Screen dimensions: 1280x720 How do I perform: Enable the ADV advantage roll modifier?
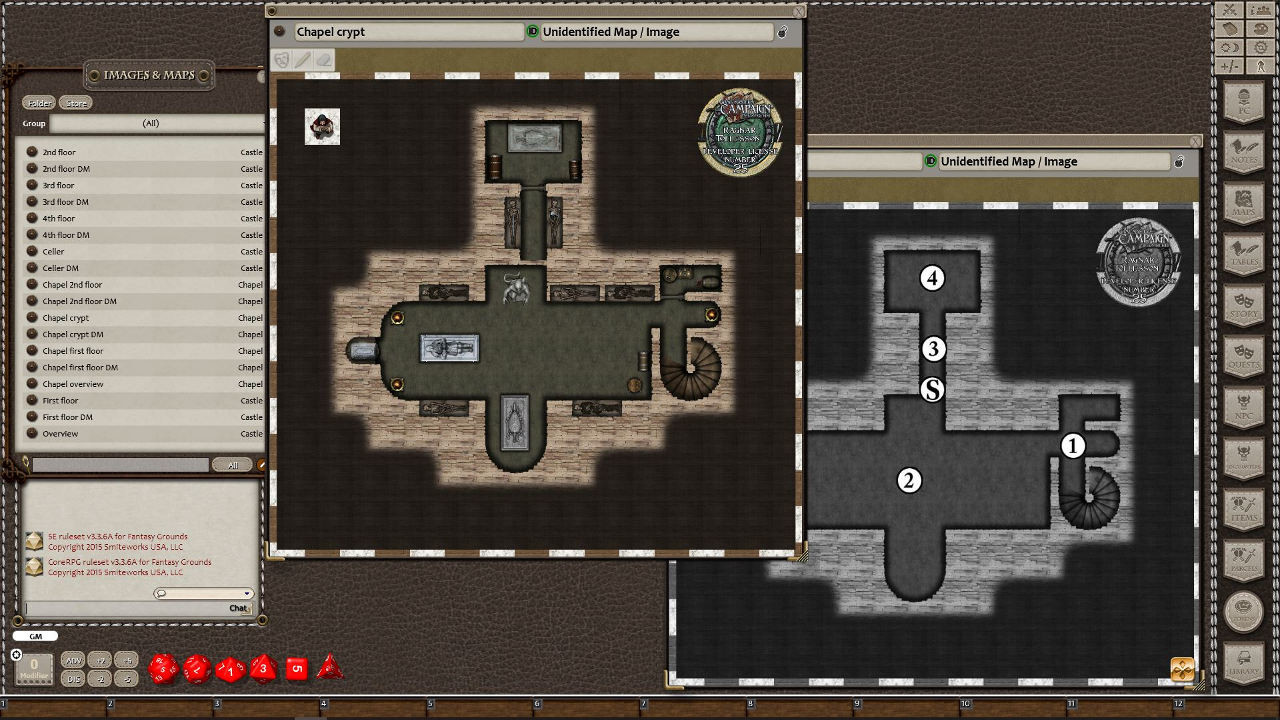(x=73, y=661)
